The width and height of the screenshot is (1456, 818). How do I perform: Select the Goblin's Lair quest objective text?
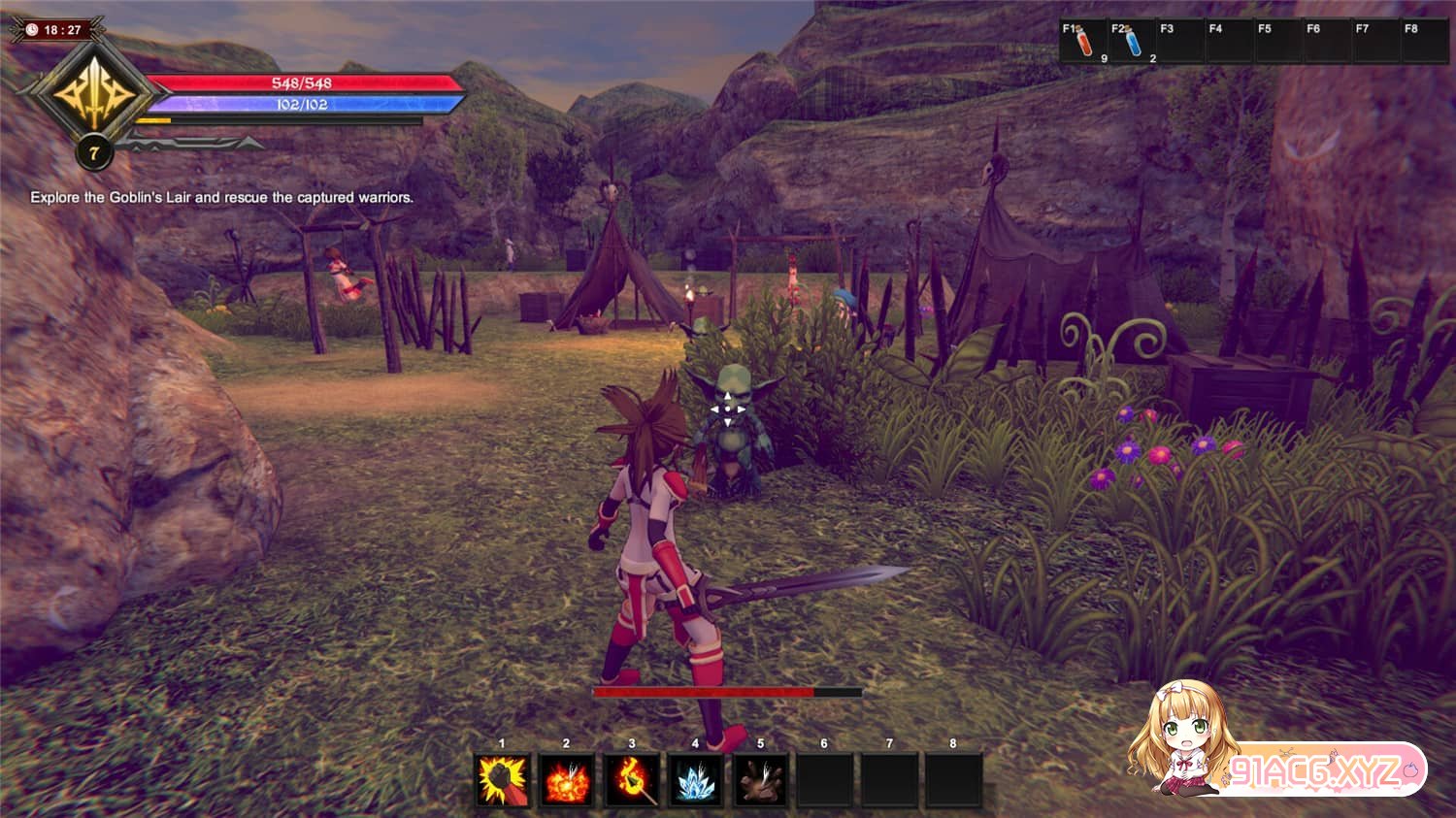tap(222, 197)
